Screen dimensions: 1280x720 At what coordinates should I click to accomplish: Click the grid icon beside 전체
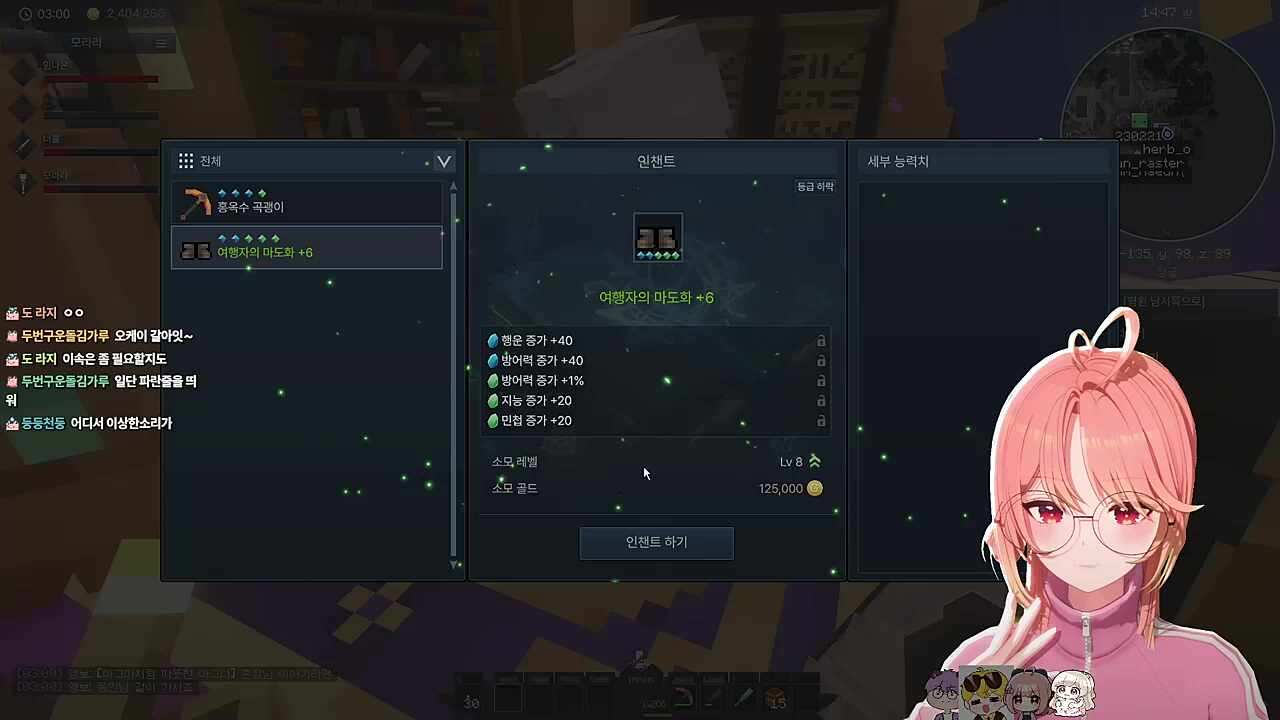(186, 160)
